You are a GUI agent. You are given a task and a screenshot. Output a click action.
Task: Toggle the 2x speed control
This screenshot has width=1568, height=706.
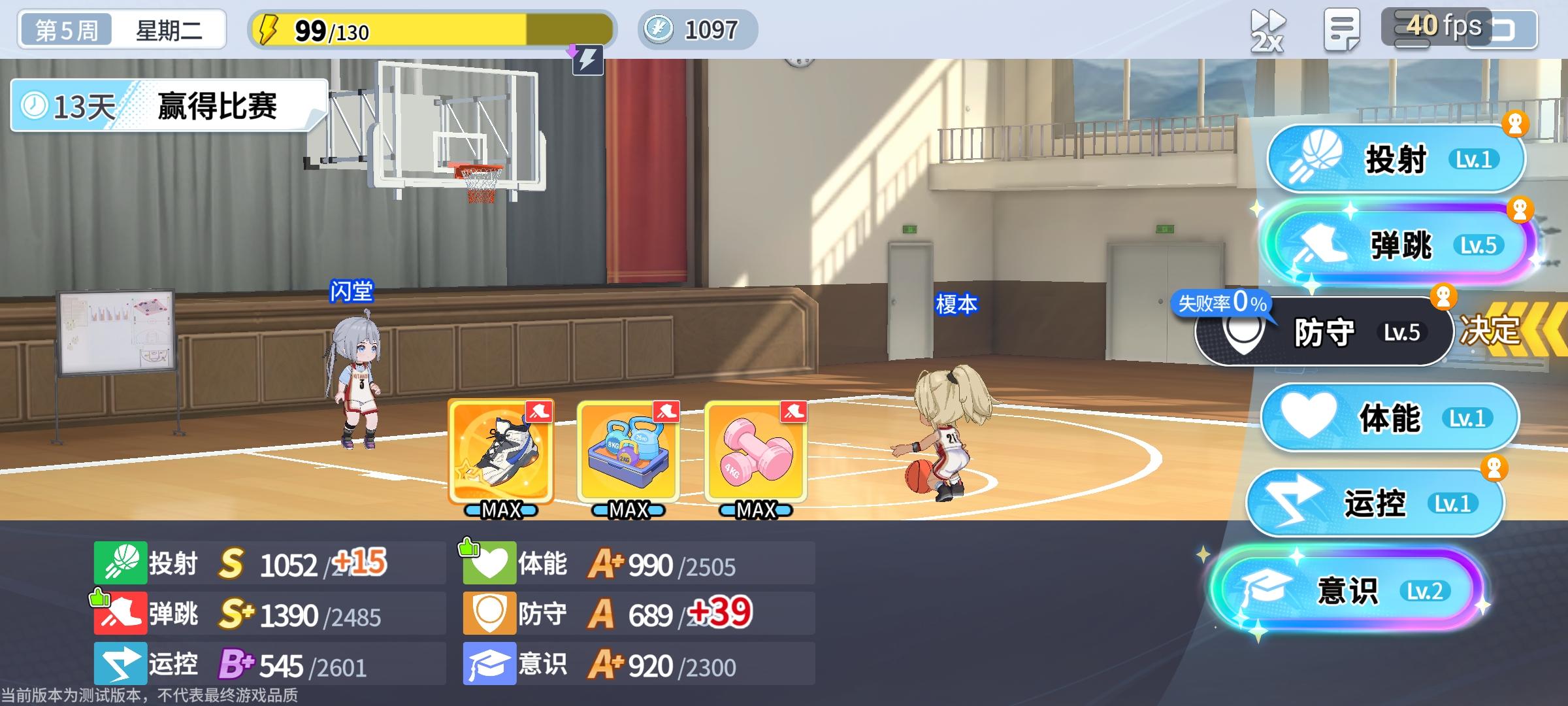1267,27
